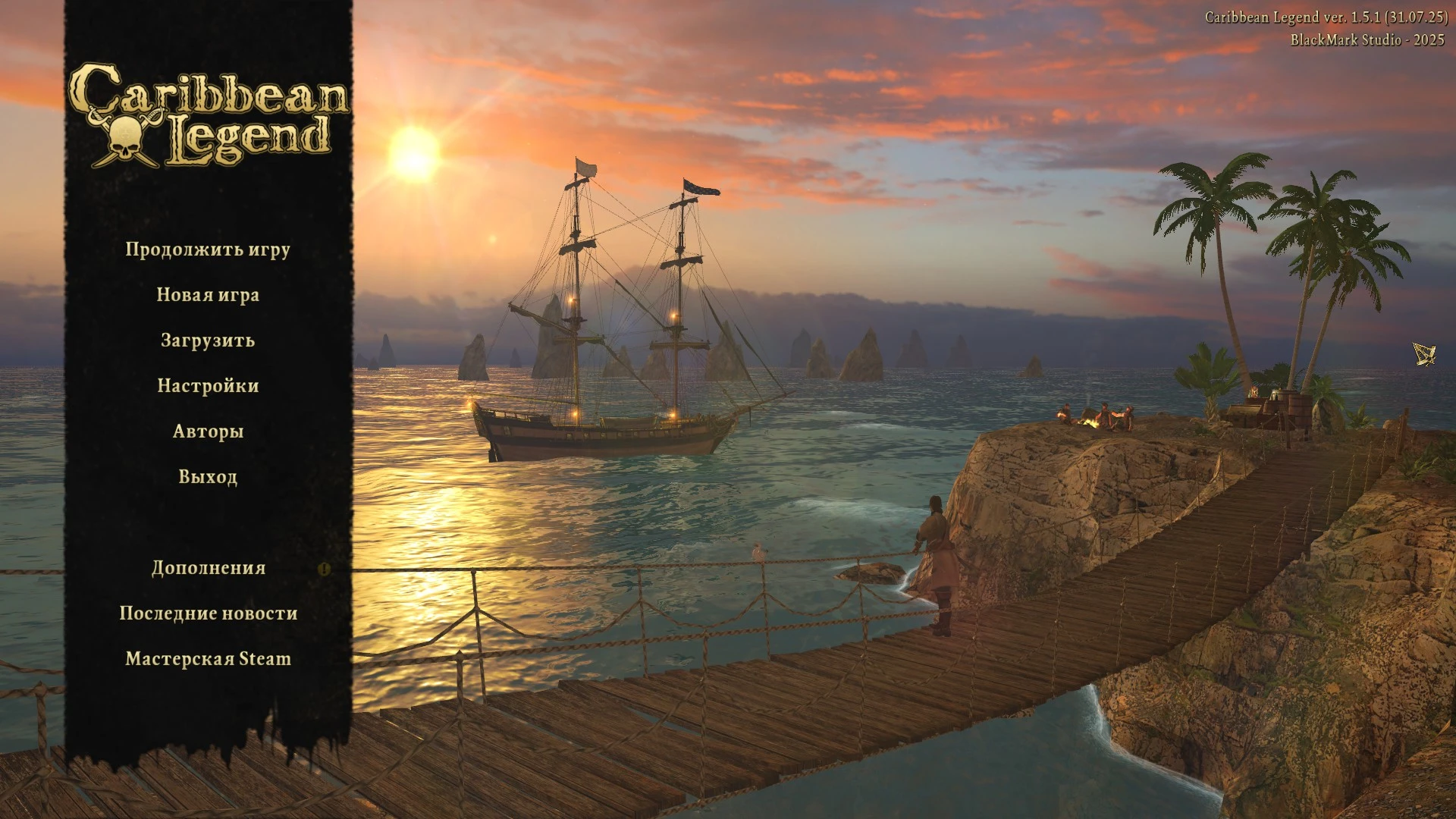Image resolution: width=1456 pixels, height=819 pixels.
Task: Open Мастерская Steam workshop
Action: coord(209,659)
